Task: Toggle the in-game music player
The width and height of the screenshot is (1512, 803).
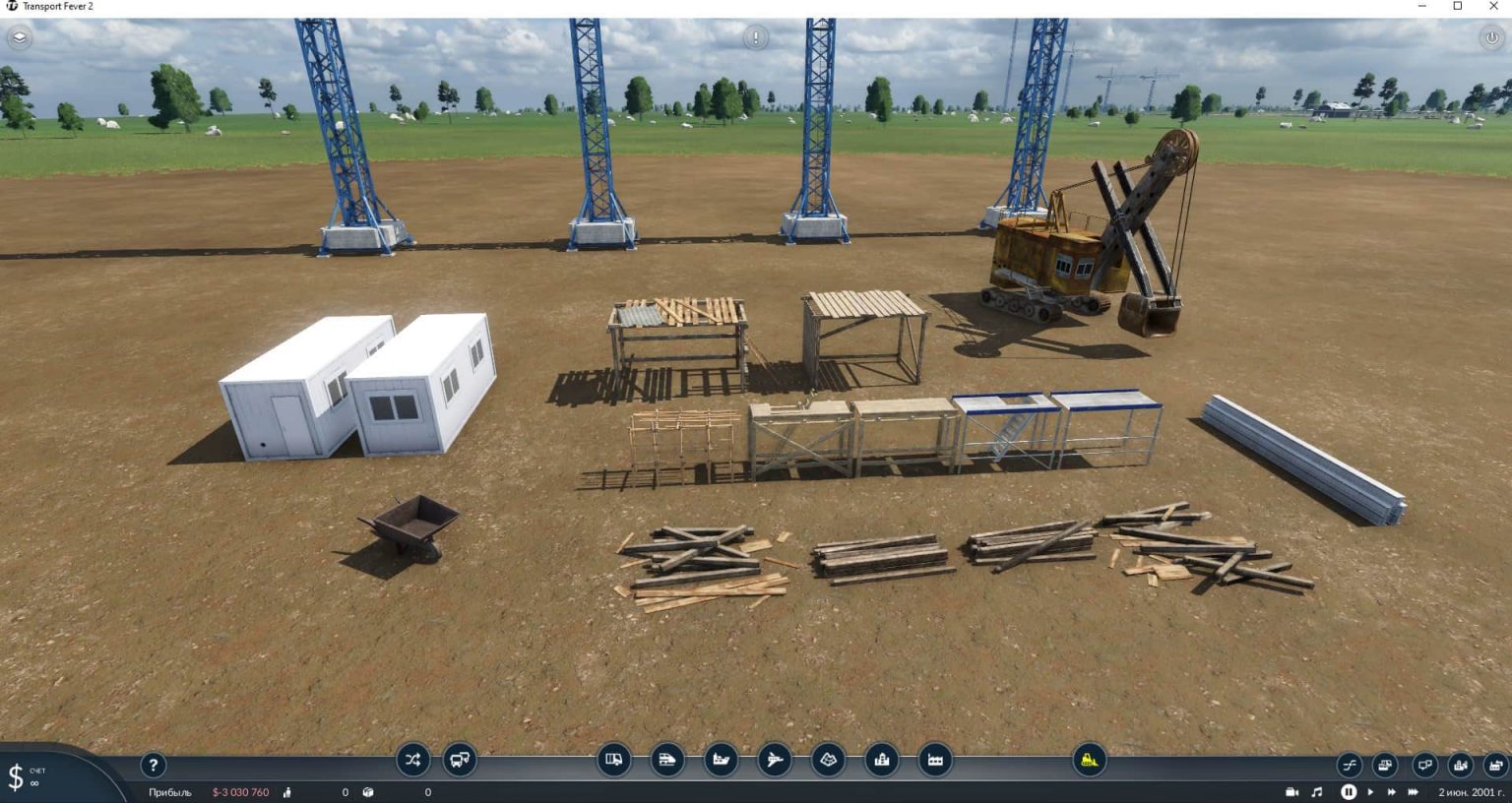Action: [1317, 791]
